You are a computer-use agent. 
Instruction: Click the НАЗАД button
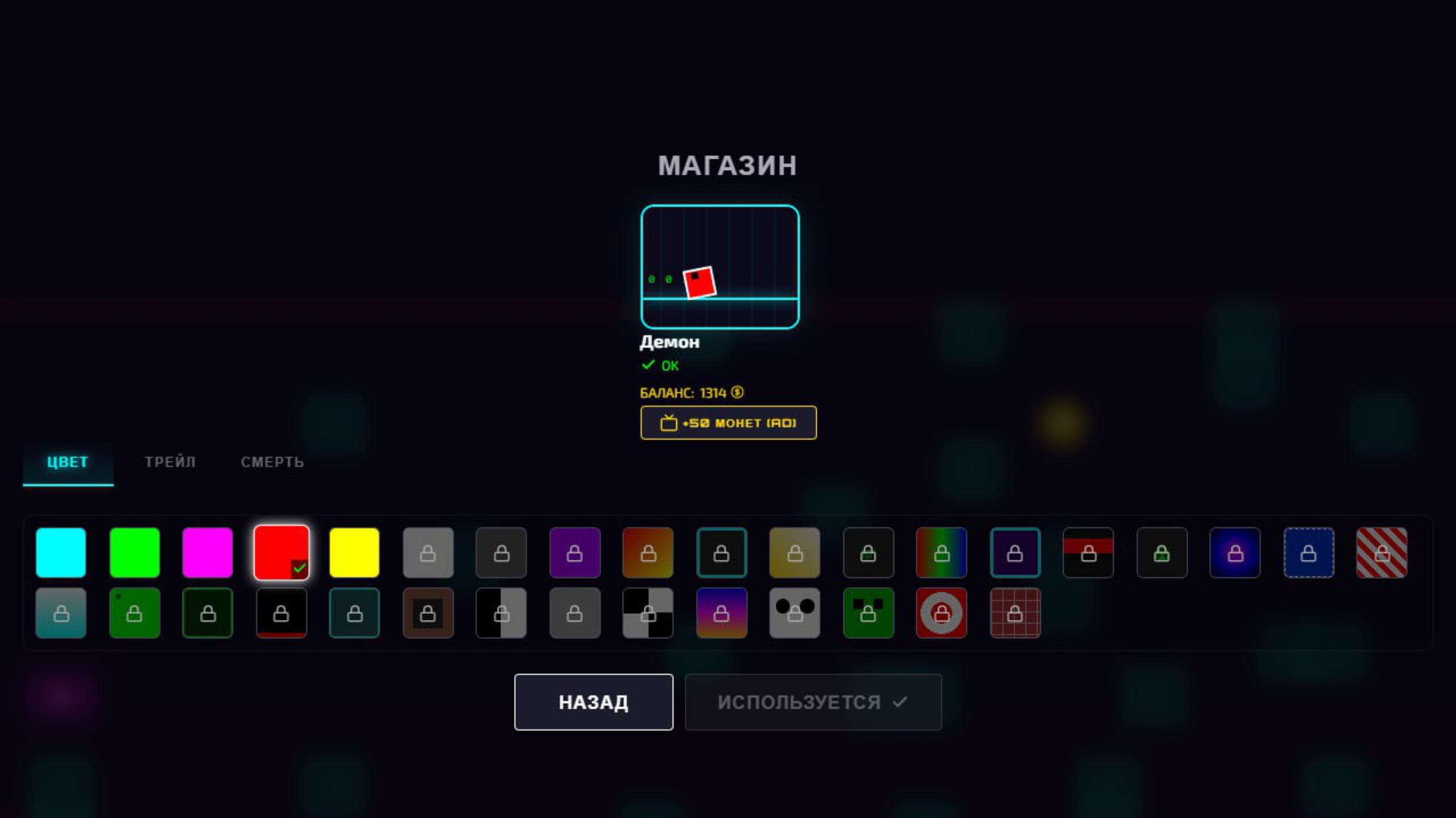point(594,701)
